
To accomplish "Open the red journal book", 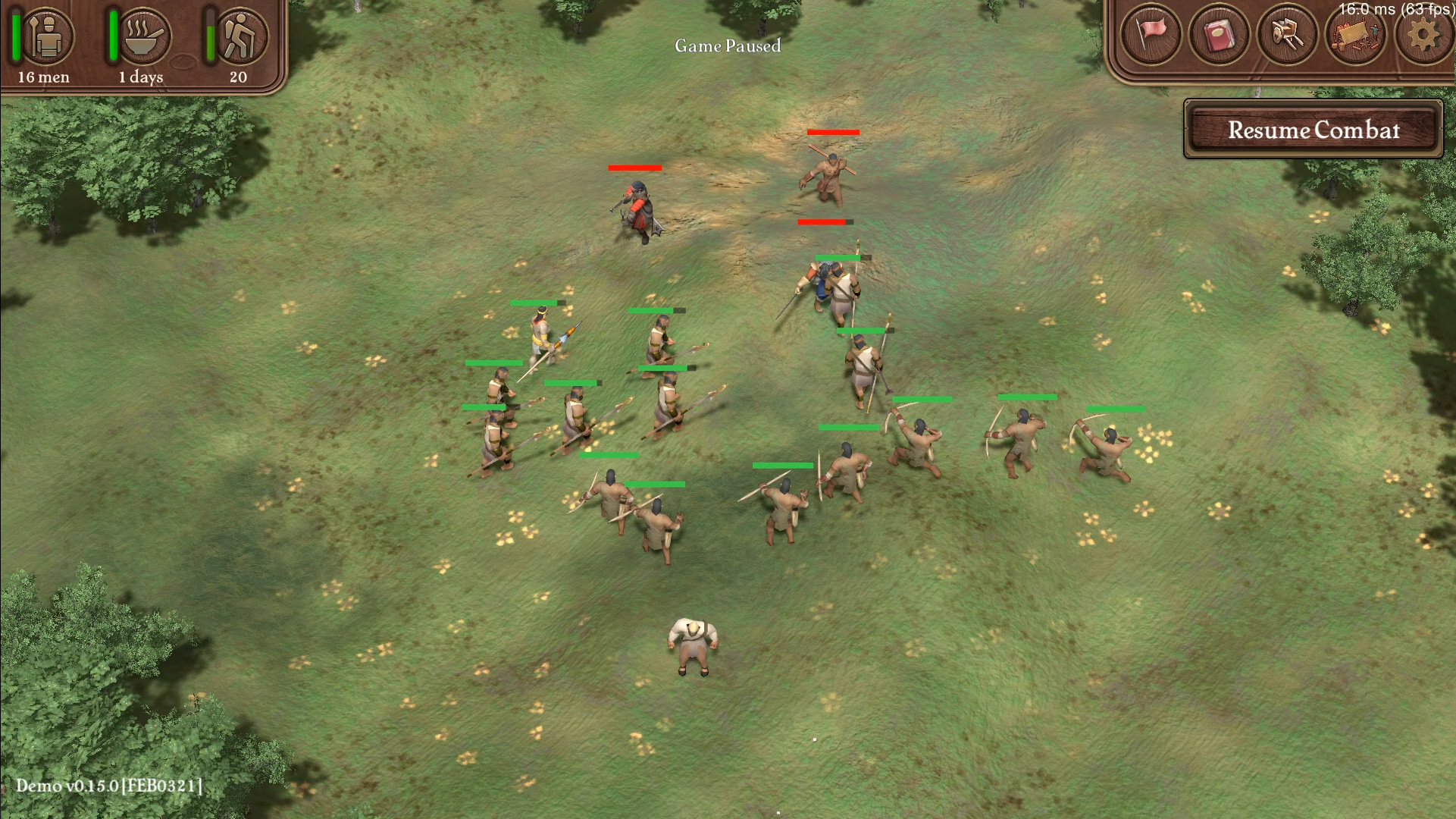I will click(x=1218, y=34).
